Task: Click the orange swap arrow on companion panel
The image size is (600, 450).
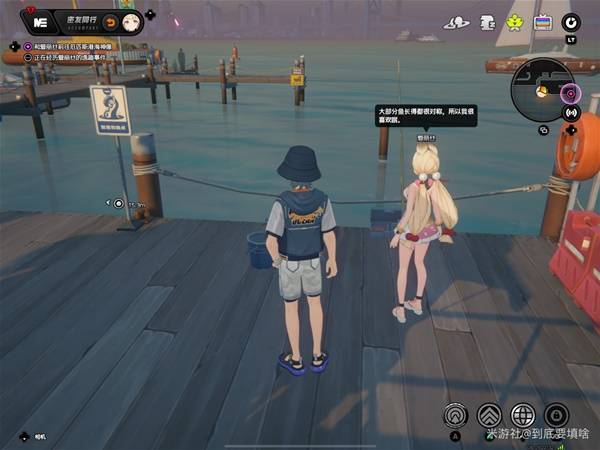Action: 110,21
